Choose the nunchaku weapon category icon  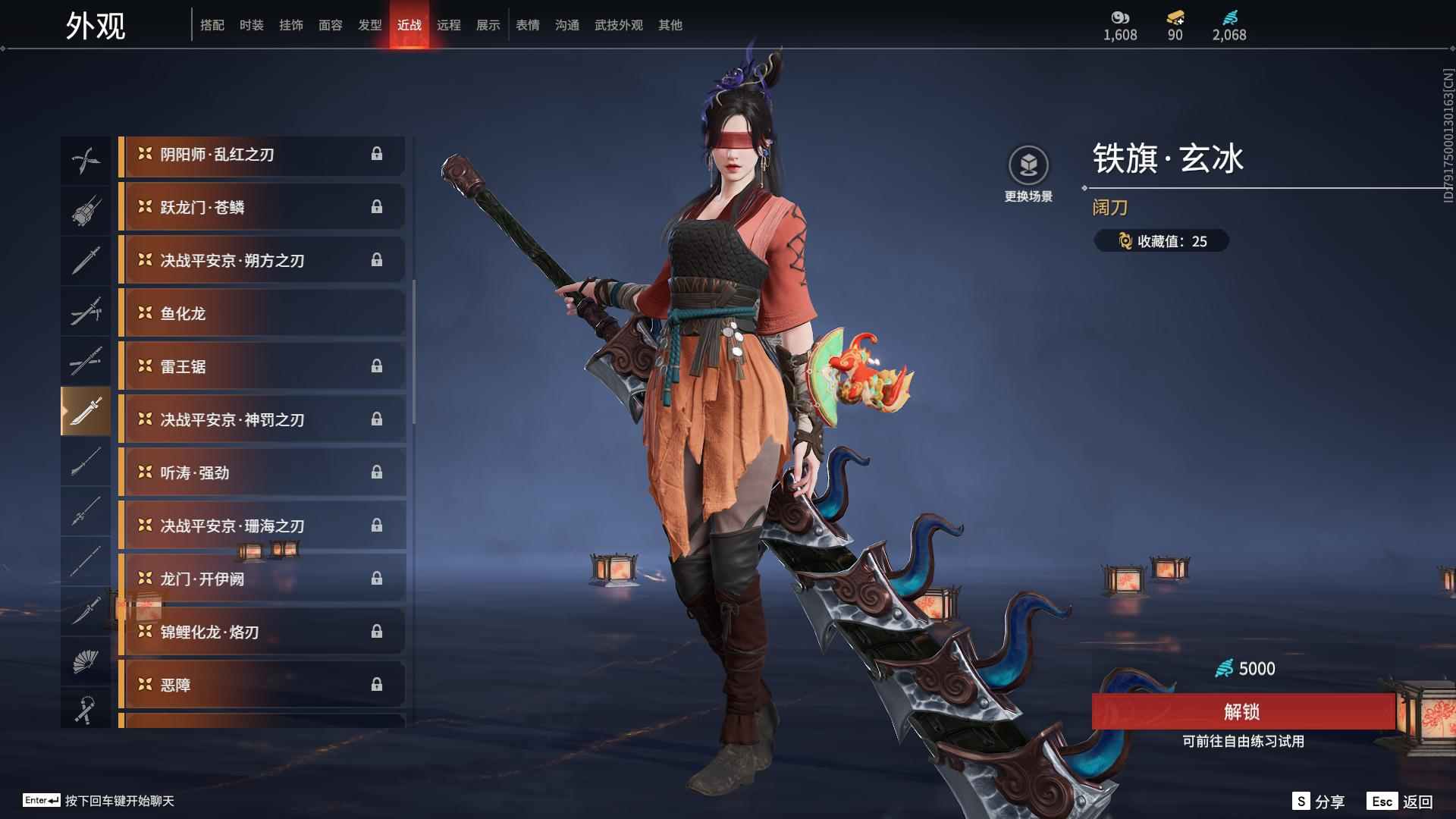(x=86, y=710)
